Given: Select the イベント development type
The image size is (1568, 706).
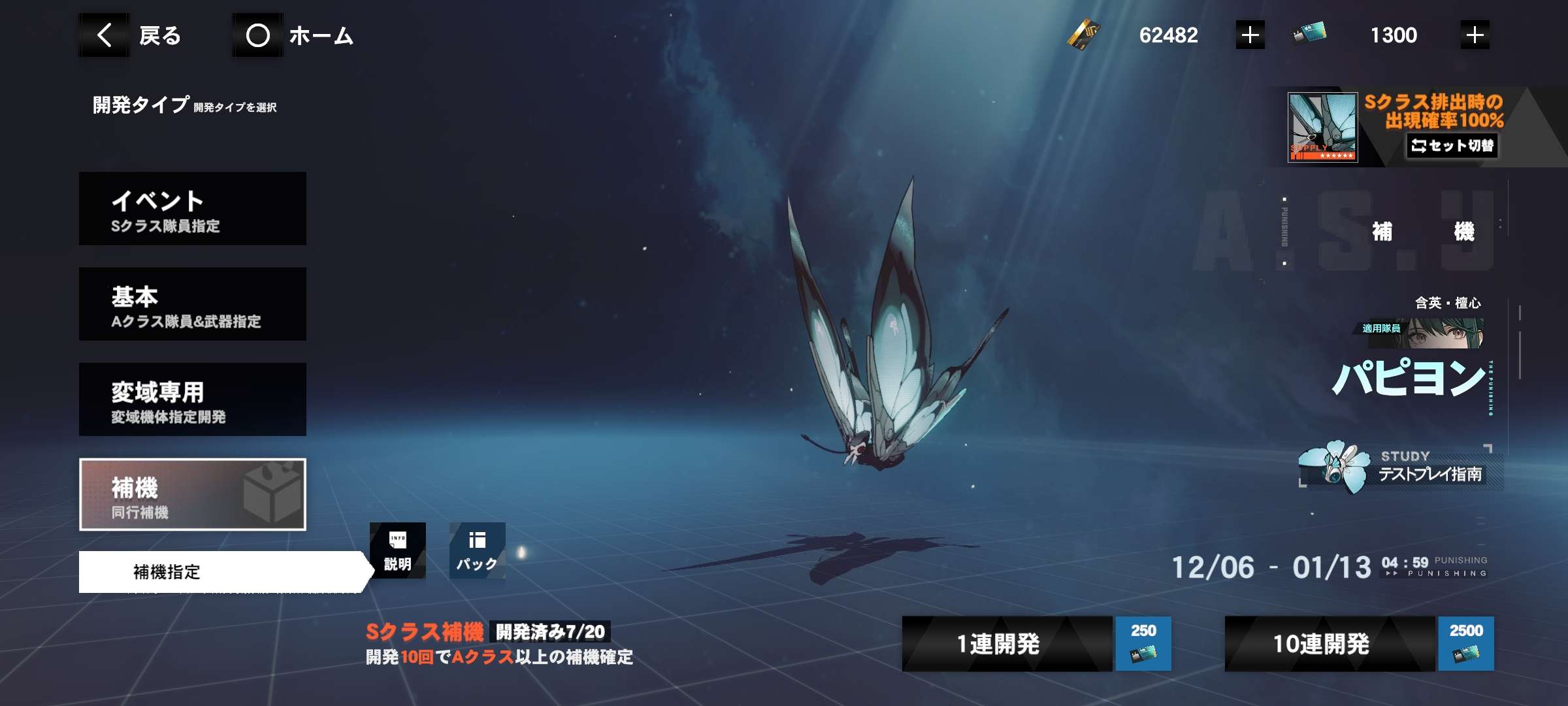Looking at the screenshot, I should tap(193, 209).
